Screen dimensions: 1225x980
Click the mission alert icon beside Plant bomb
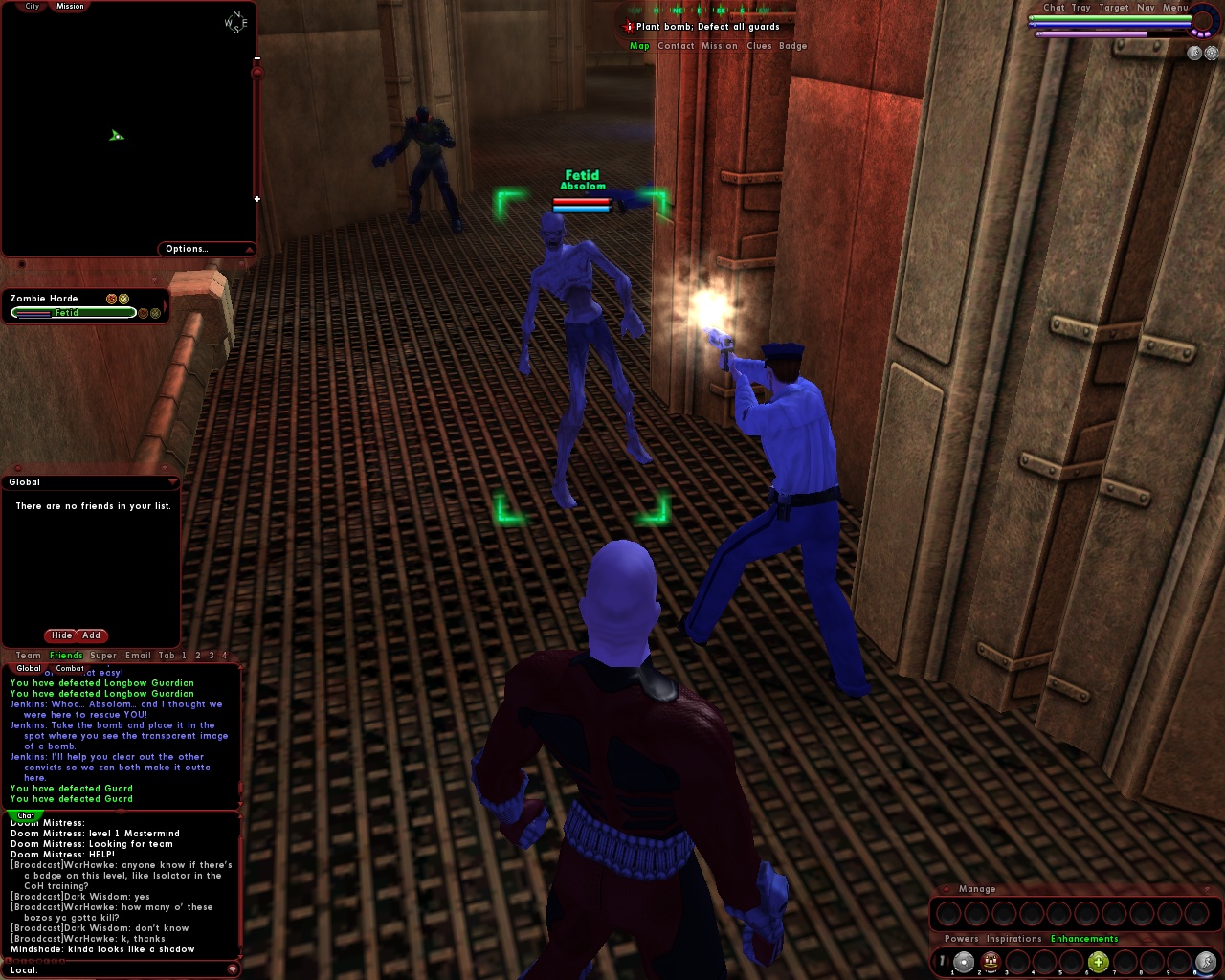tap(627, 27)
